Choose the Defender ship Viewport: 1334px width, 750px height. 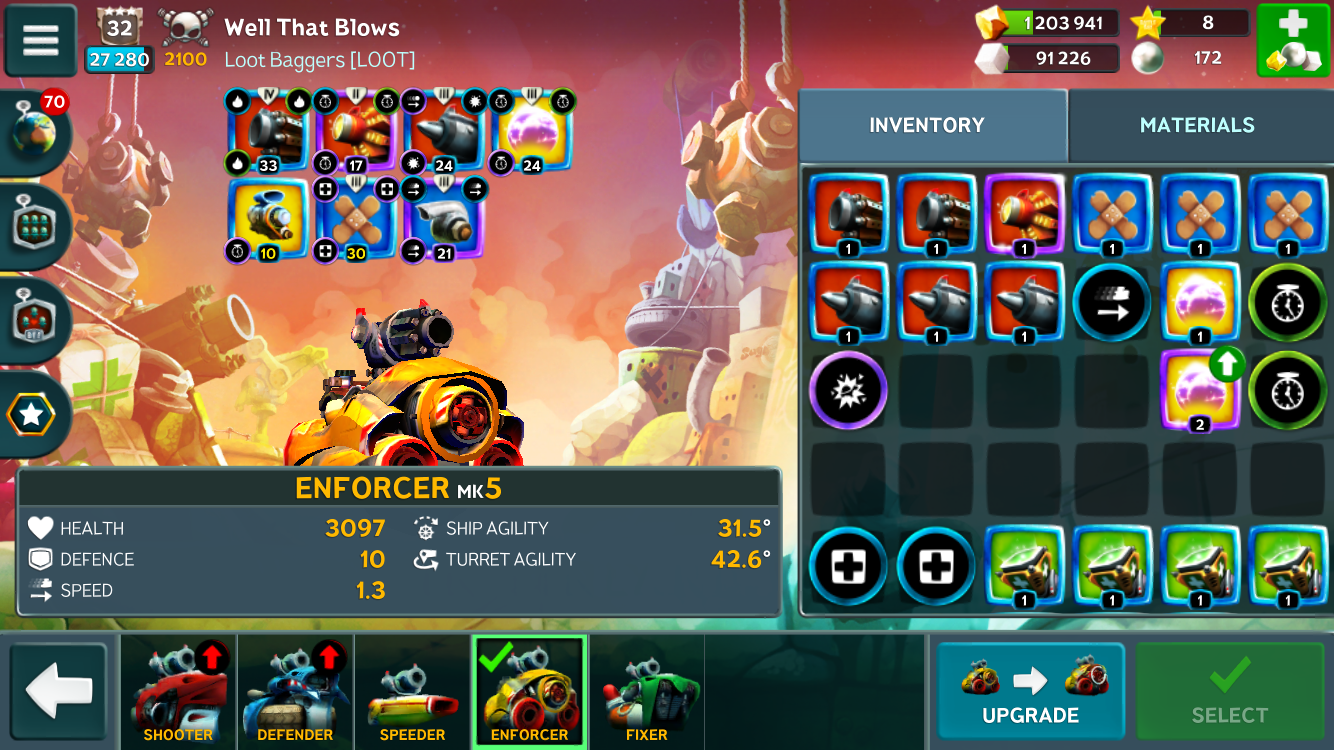coord(295,692)
